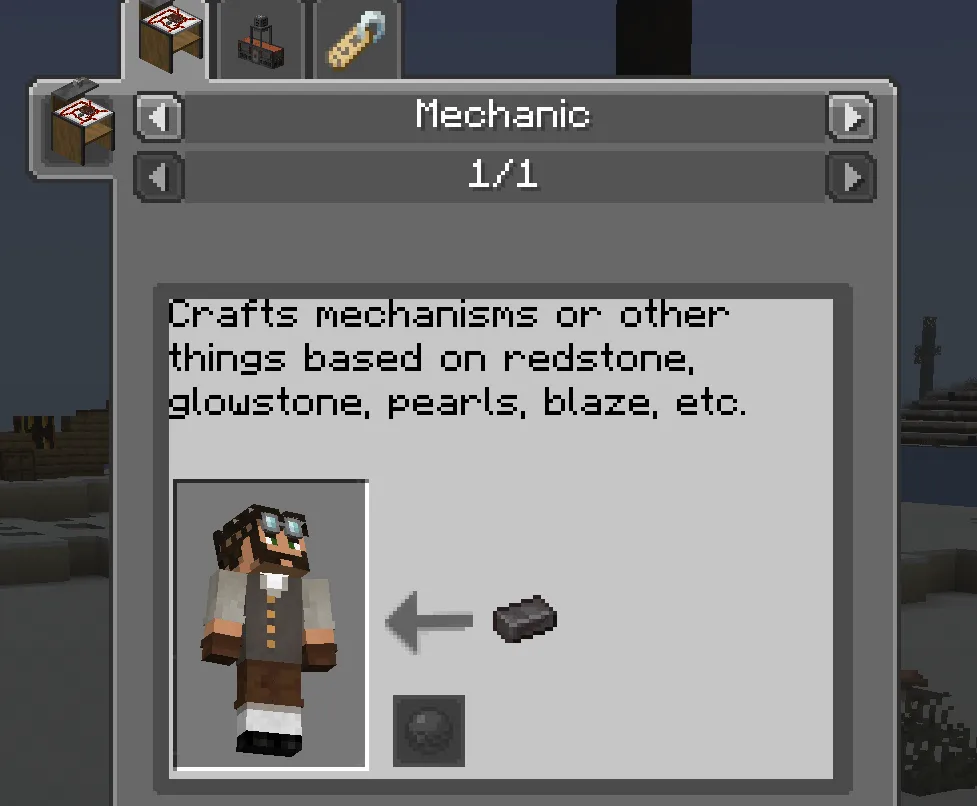Click the Mechanic category title

[x=503, y=116]
